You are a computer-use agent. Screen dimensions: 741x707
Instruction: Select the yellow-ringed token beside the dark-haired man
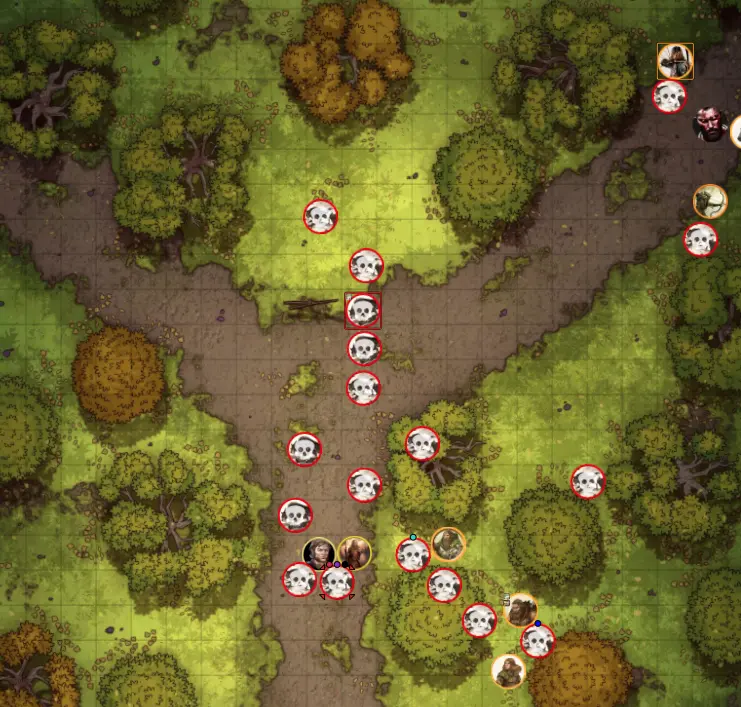(354, 553)
